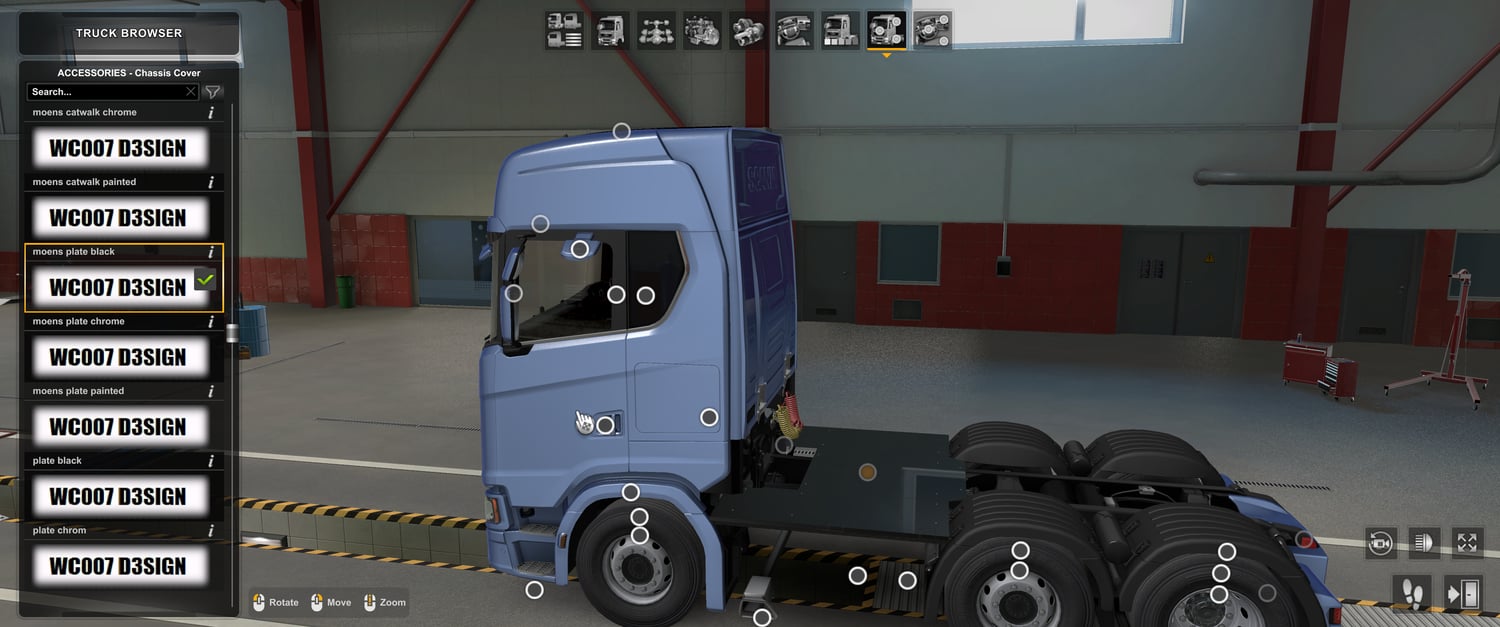Select the moens plate black accessory
The height and width of the screenshot is (627, 1500).
coord(119,288)
